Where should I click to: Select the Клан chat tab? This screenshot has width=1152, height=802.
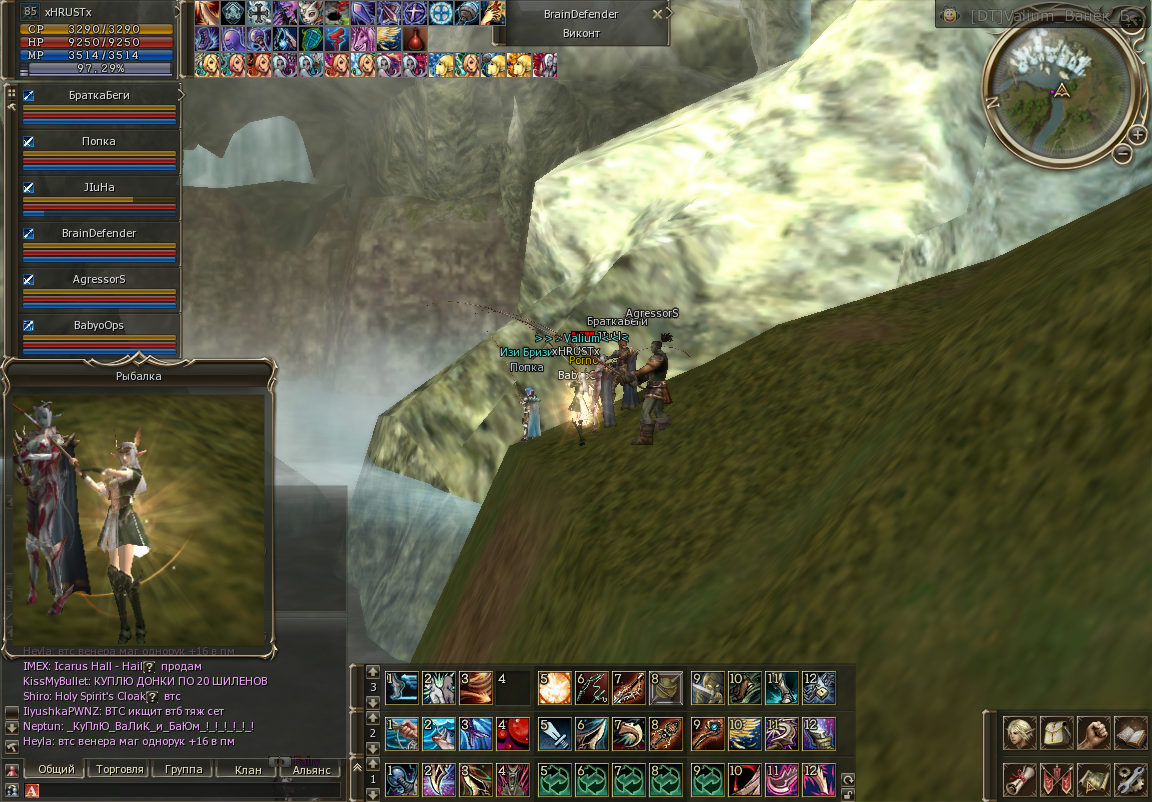click(x=247, y=770)
